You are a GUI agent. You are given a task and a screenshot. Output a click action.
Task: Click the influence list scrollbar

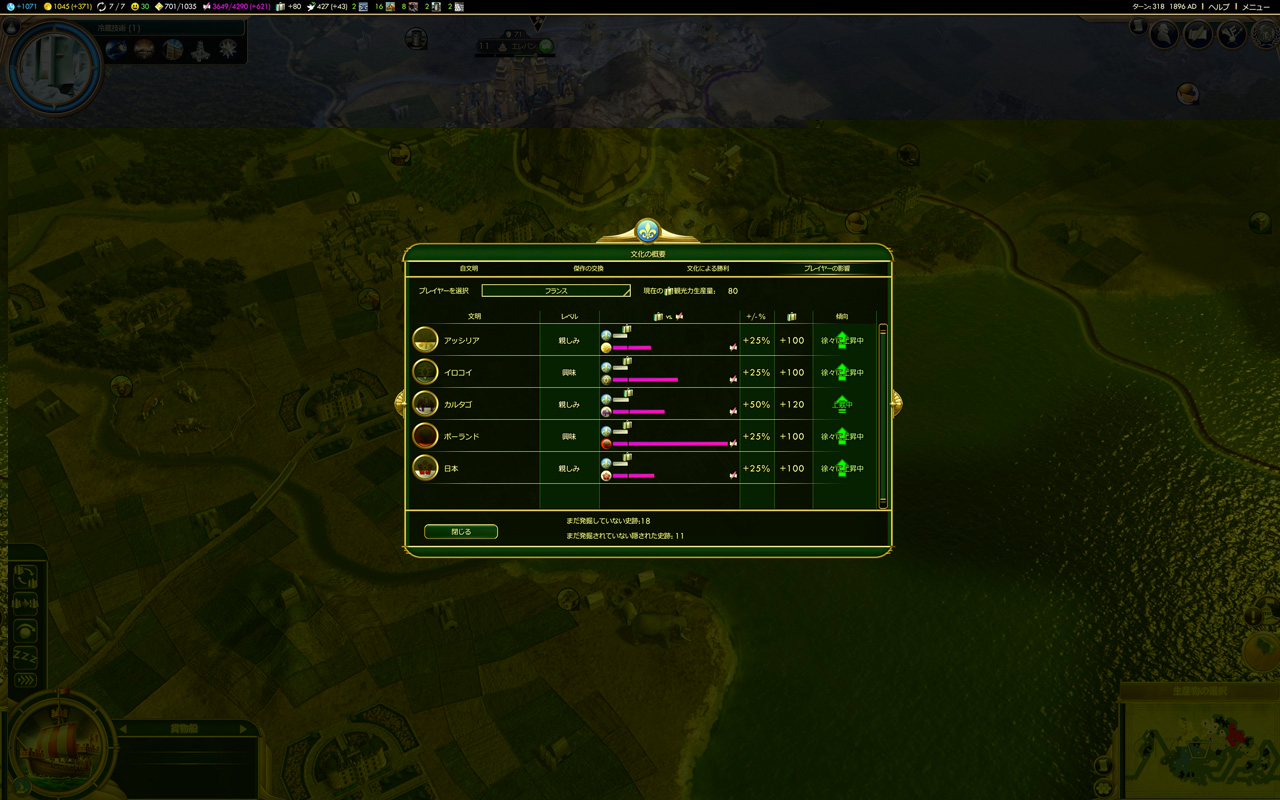point(883,415)
